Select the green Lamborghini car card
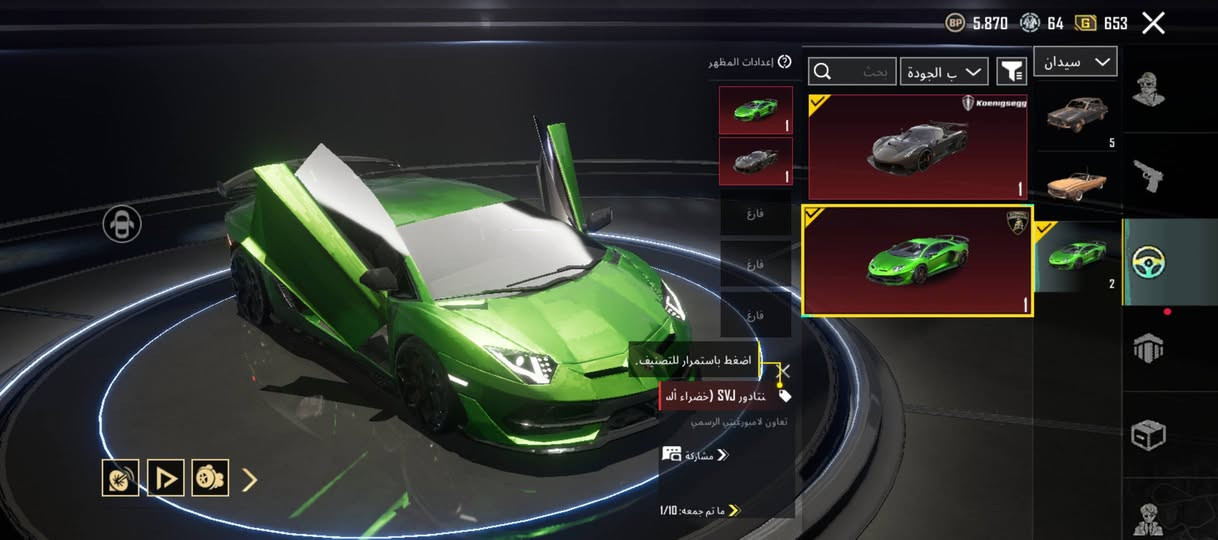Image resolution: width=1218 pixels, height=540 pixels. point(917,261)
